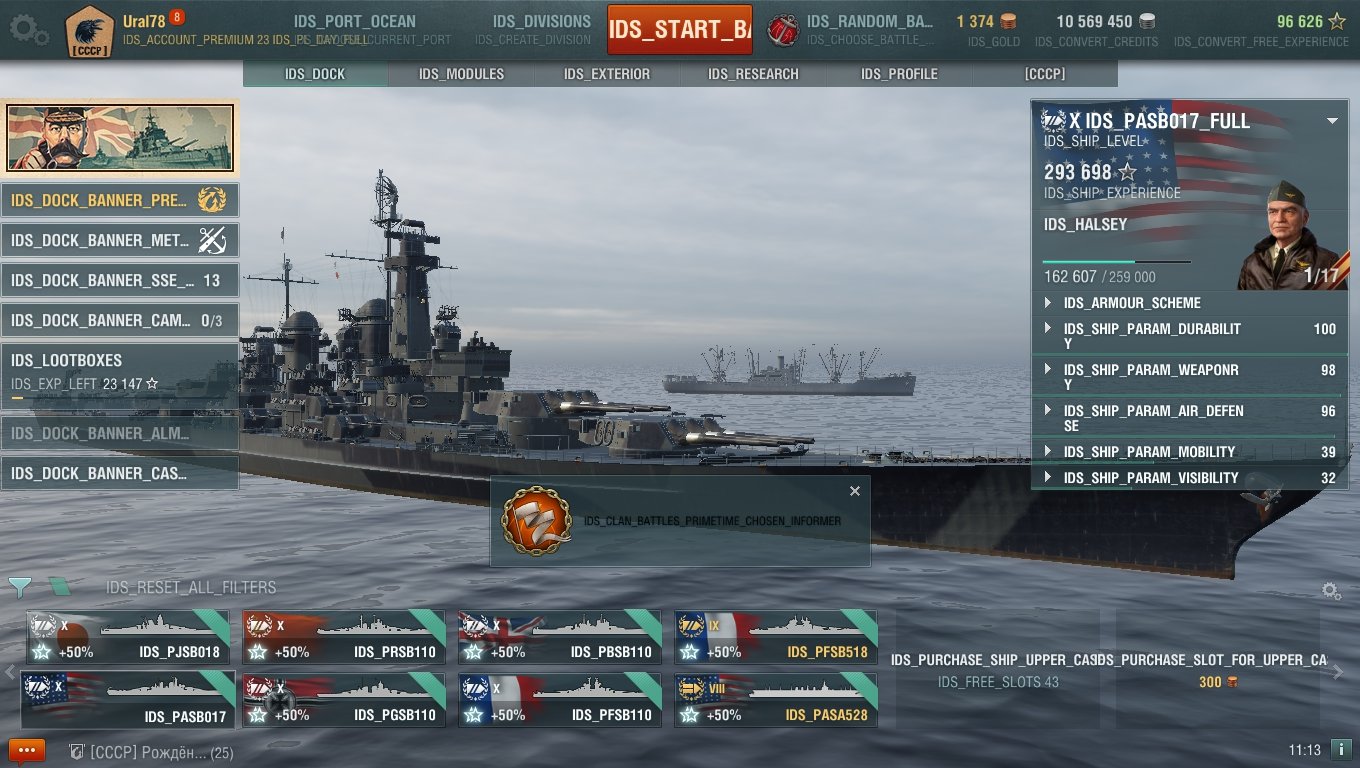Select the IDS_RESEARCH tab

click(753, 74)
